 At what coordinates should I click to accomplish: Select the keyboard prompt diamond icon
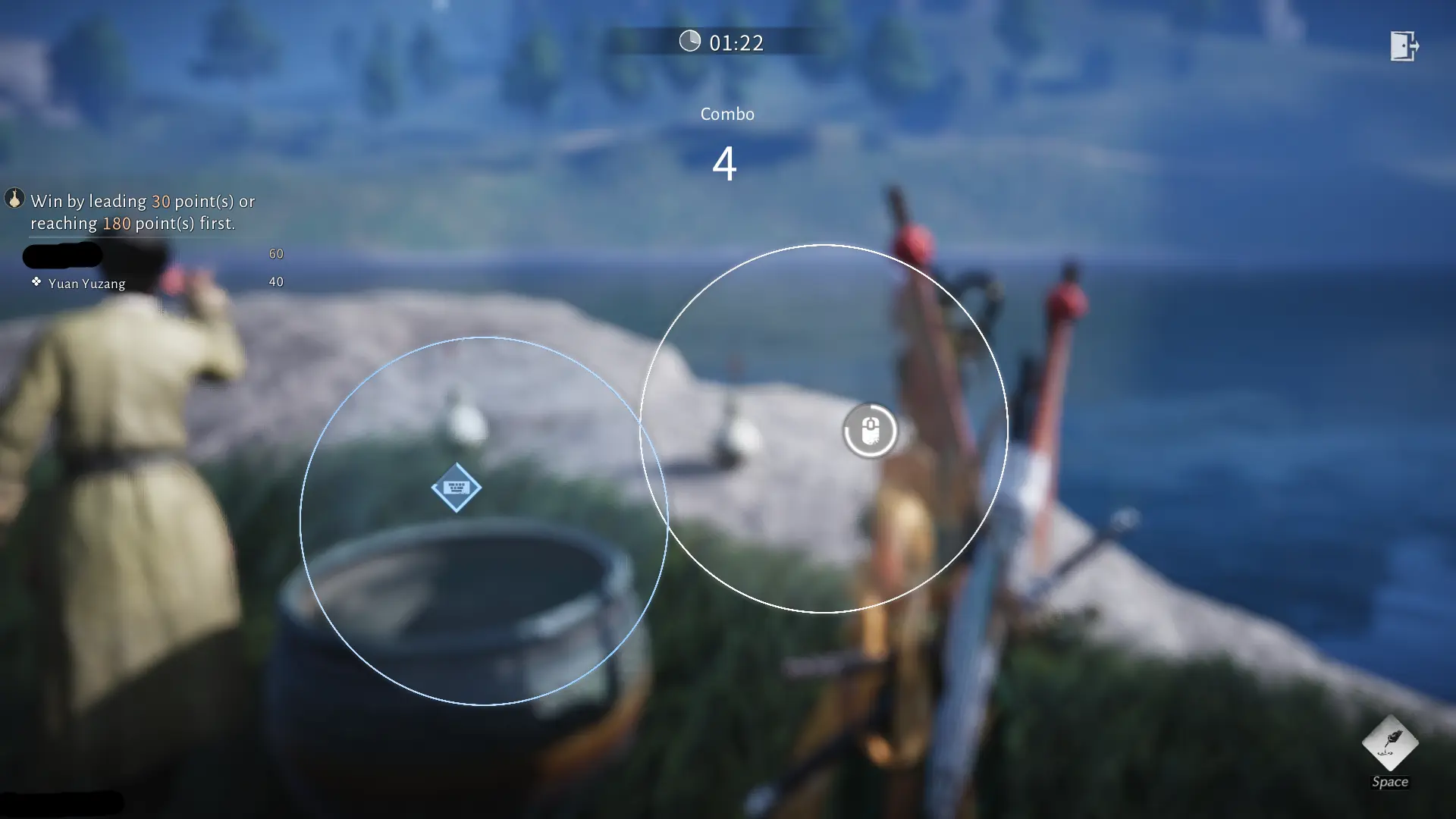(456, 488)
